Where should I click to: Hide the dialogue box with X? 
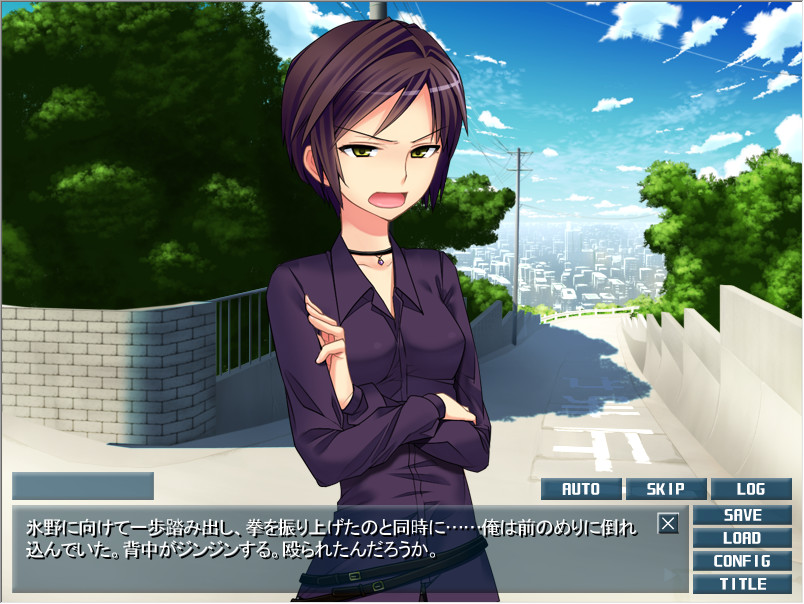pos(668,522)
